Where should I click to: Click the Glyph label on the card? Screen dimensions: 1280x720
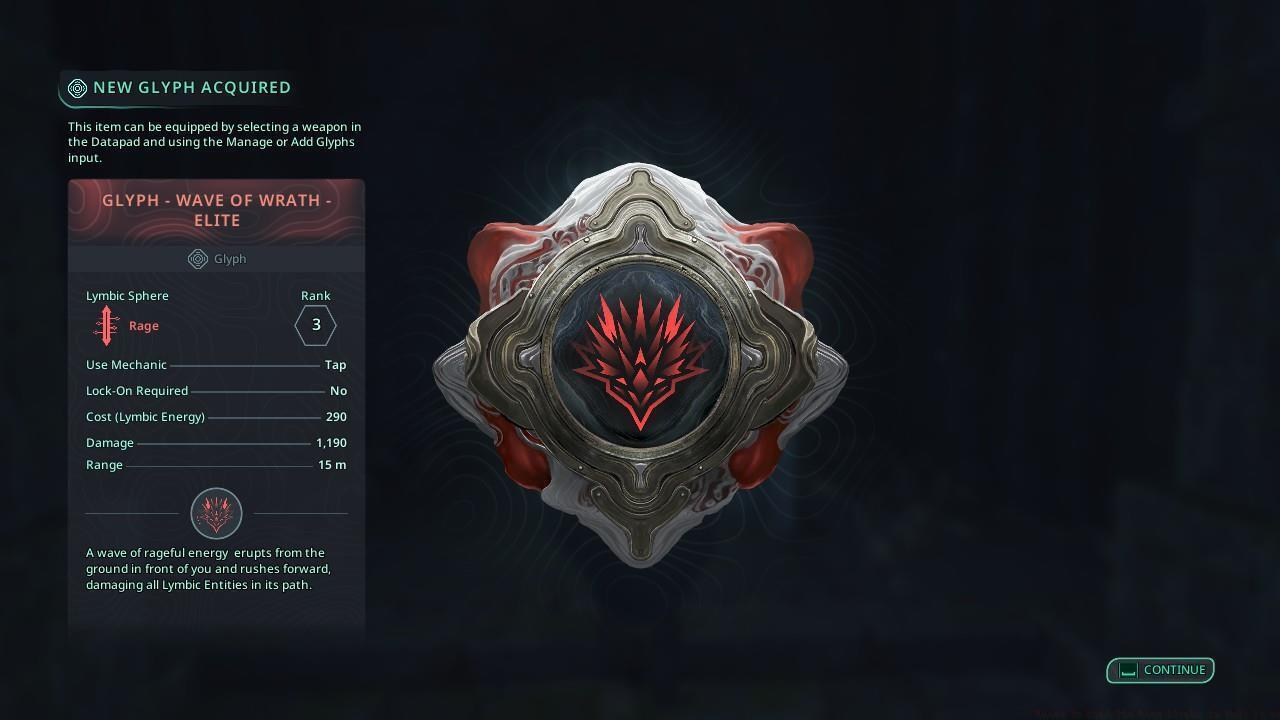(229, 259)
